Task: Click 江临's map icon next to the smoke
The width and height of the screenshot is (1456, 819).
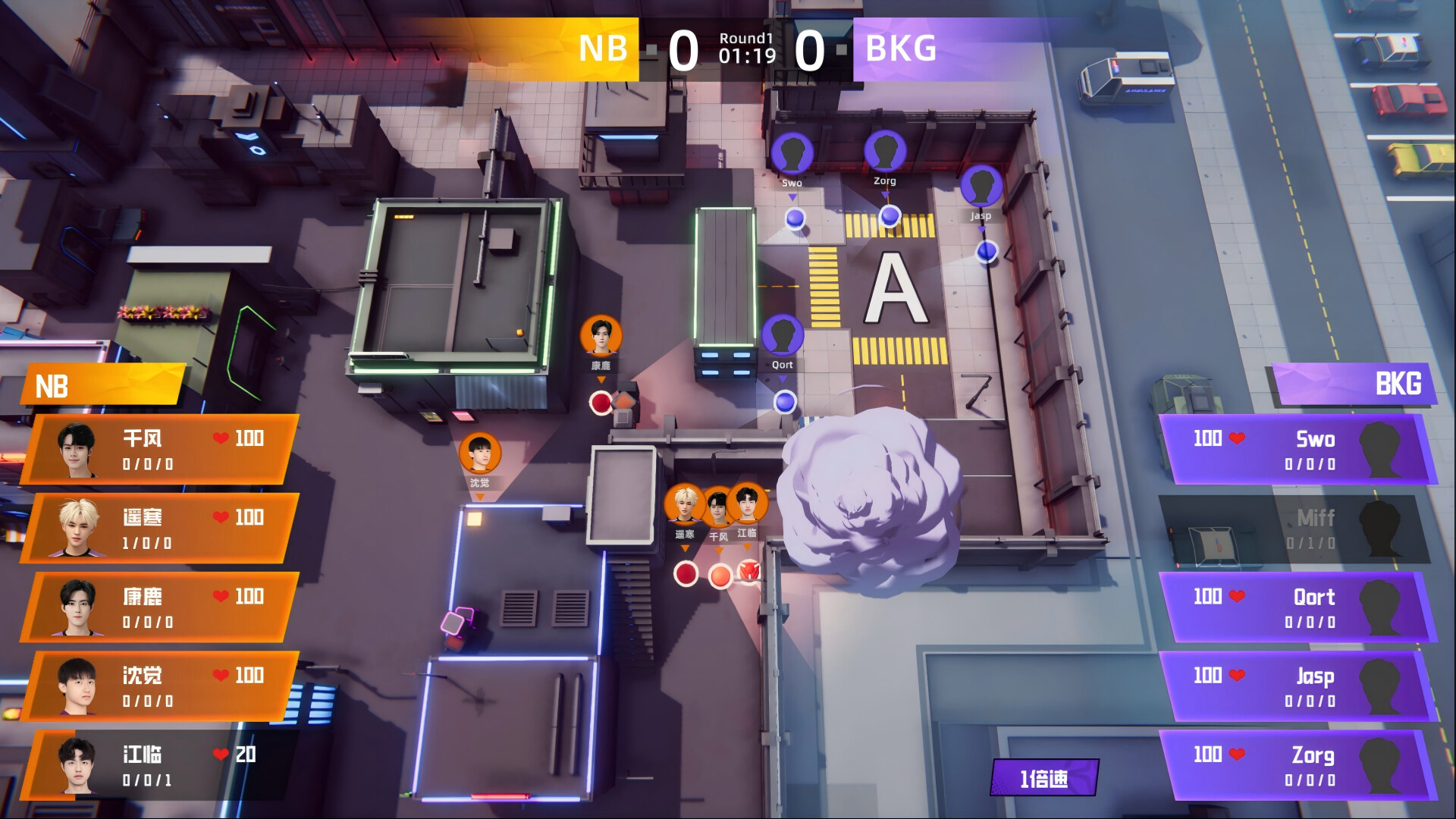Action: coord(748,503)
